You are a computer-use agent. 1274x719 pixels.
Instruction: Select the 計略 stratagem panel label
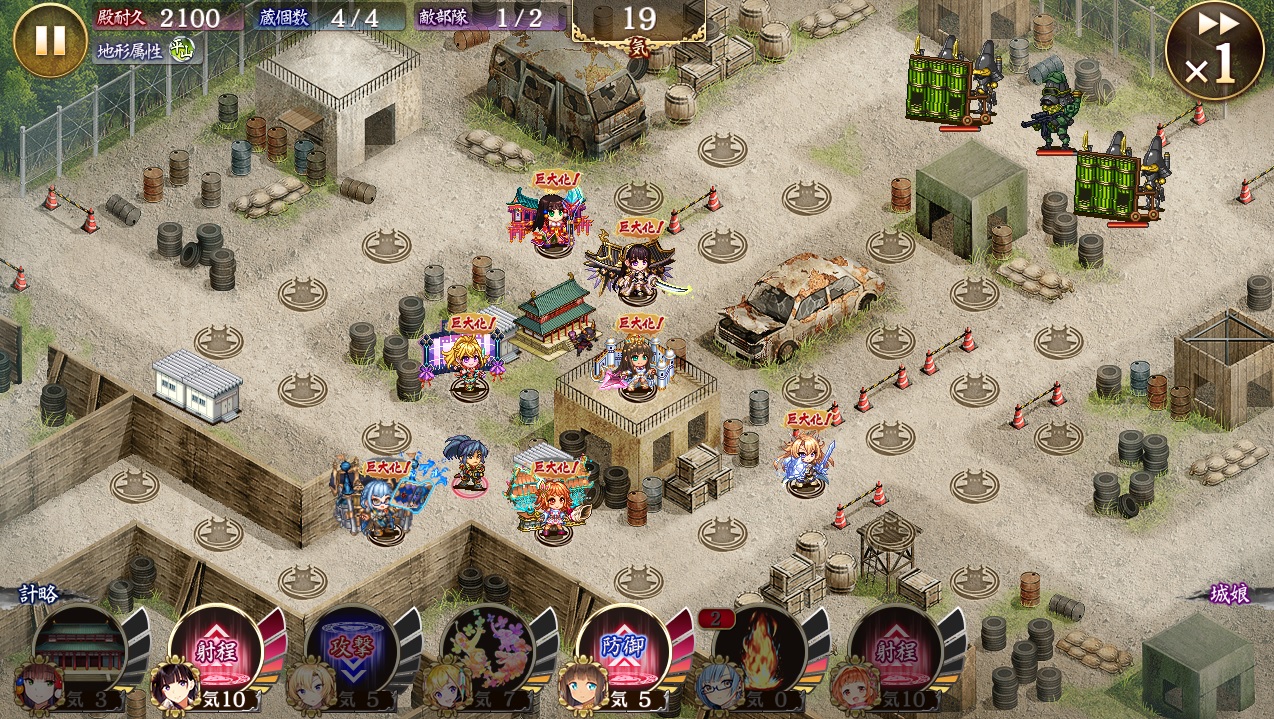42,594
